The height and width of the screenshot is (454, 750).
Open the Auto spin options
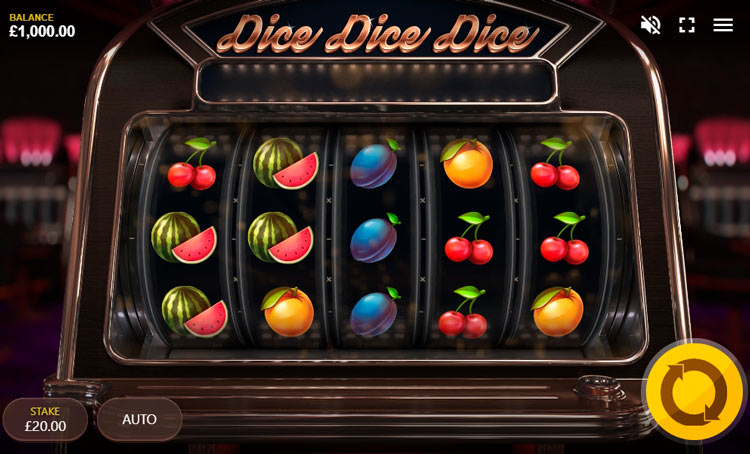tap(139, 419)
